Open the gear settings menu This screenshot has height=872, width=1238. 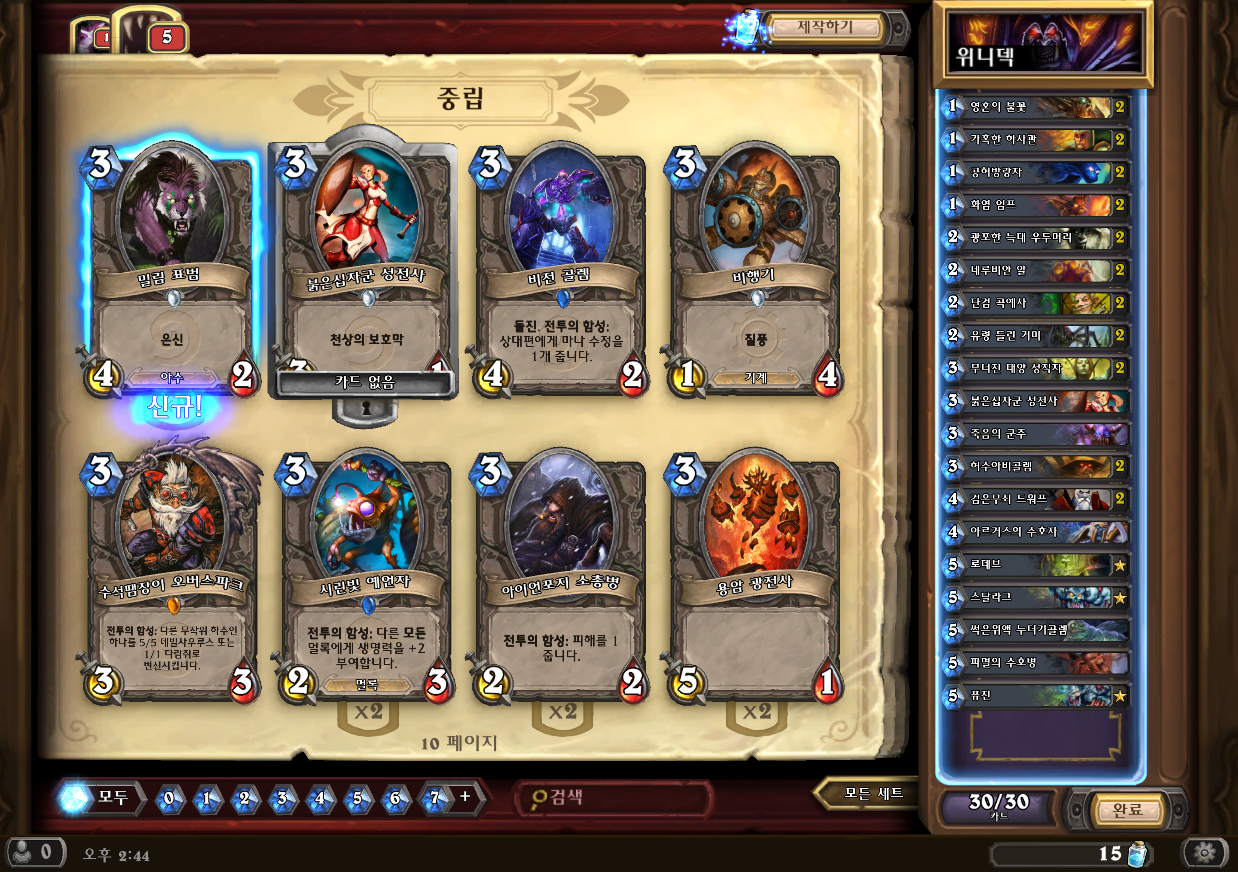click(1205, 852)
